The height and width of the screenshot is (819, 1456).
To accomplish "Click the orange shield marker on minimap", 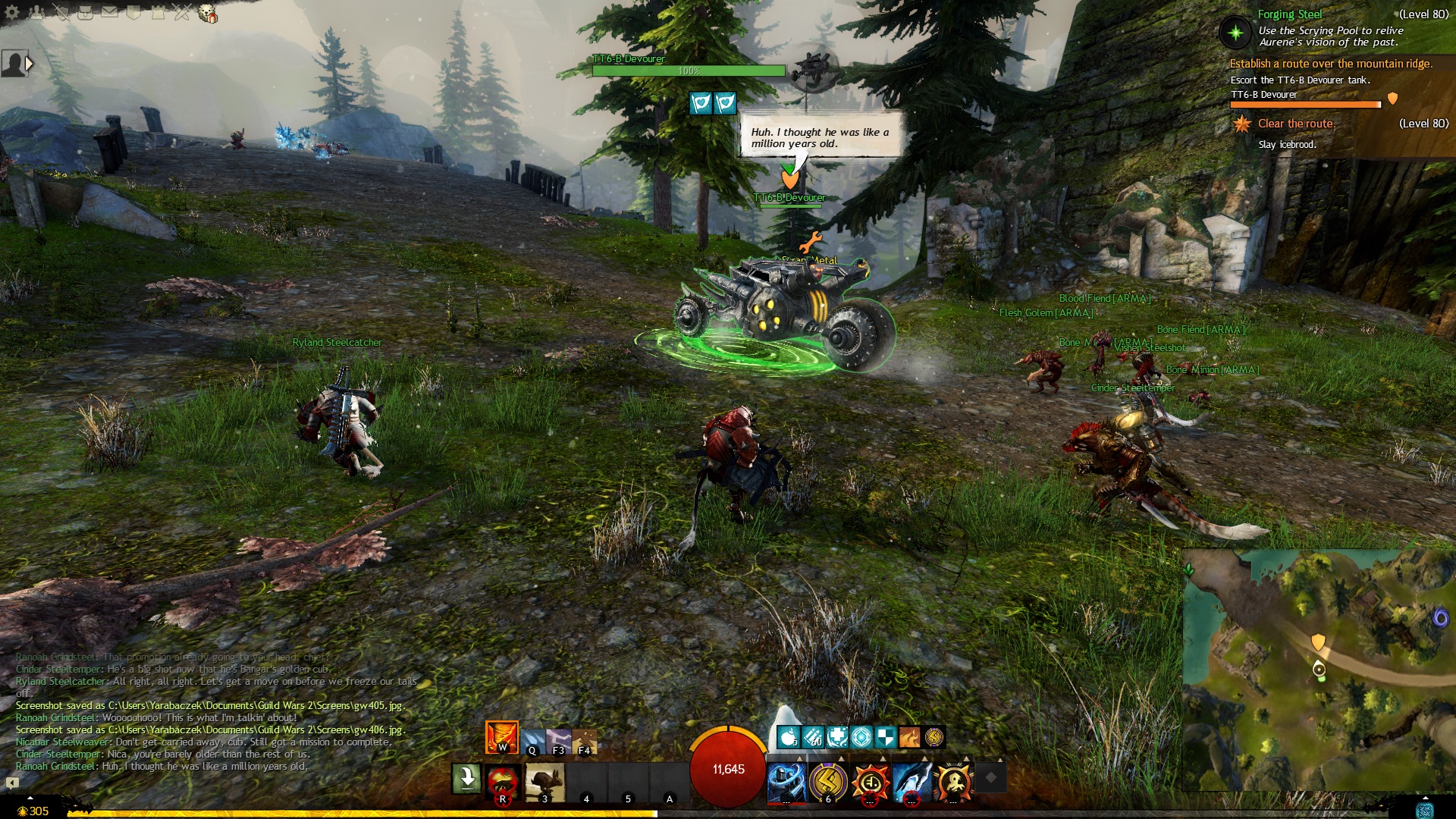I will pyautogui.click(x=1318, y=642).
